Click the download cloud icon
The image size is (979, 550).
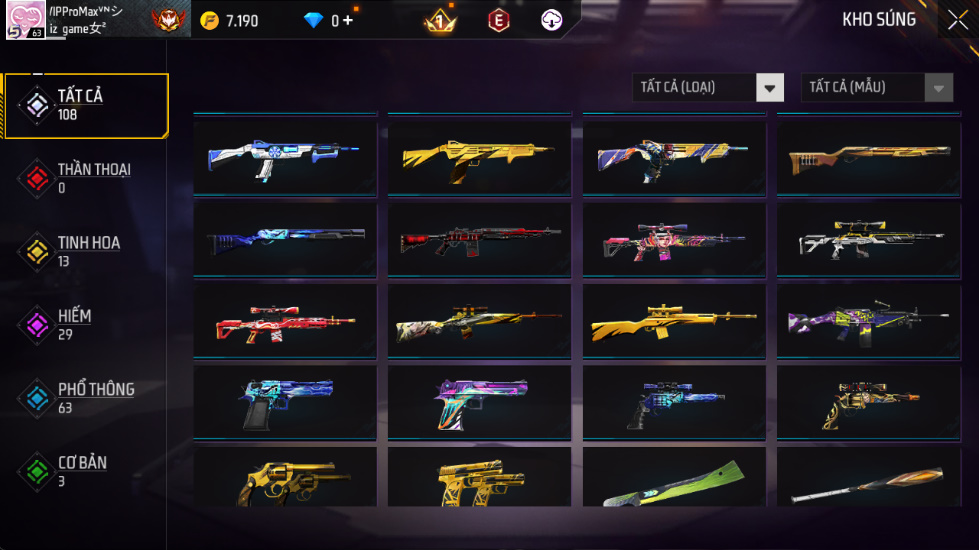[551, 20]
